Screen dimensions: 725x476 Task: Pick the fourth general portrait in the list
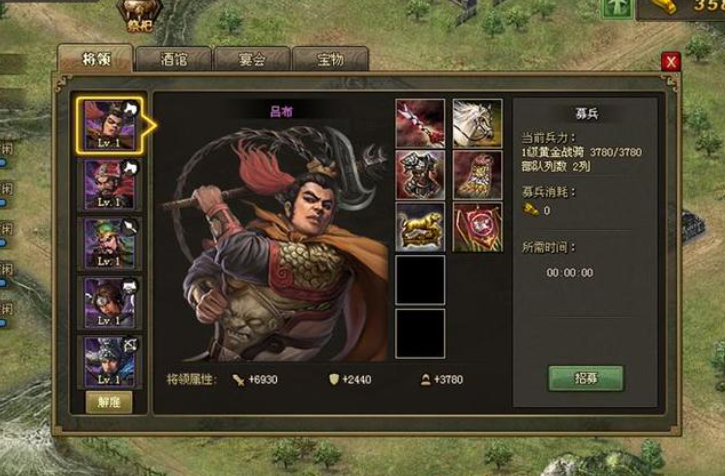pos(108,302)
